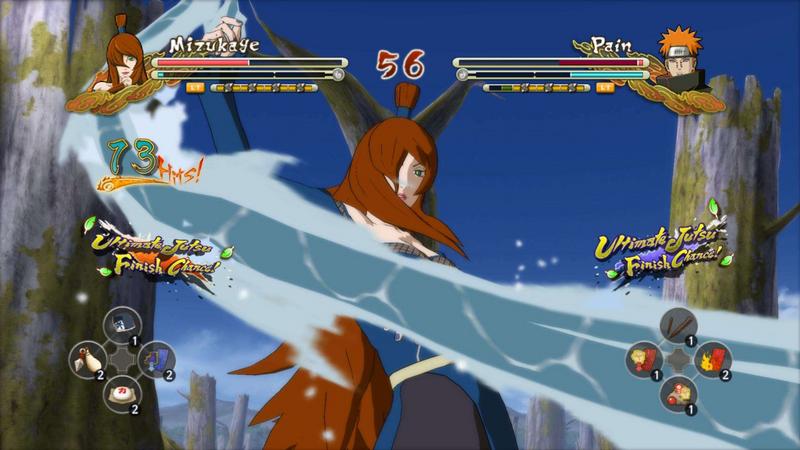The image size is (800, 450).
Task: Use the food item with red balls
Action: [x=678, y=391]
